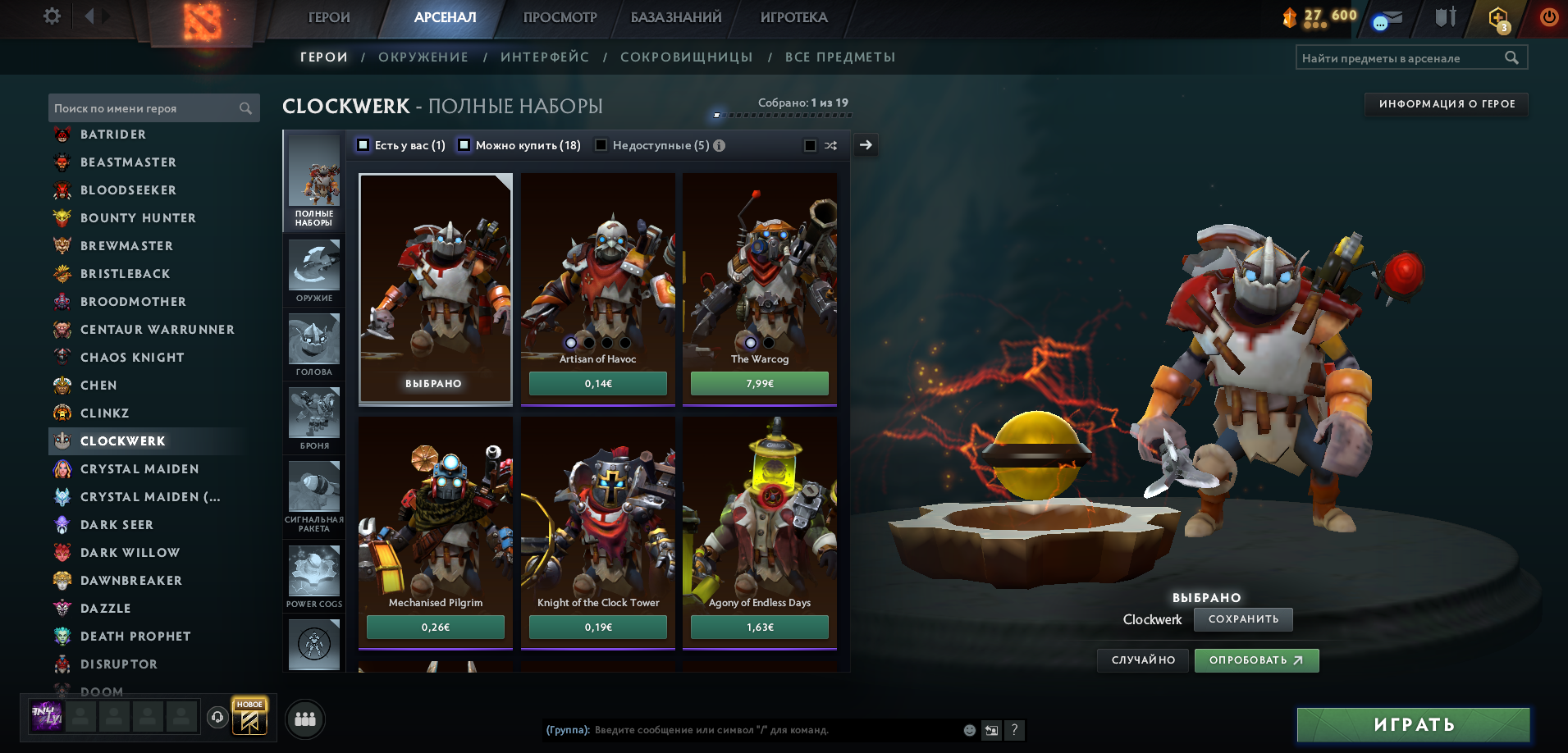Open the friends party icon near the chat bar
The height and width of the screenshot is (753, 1568).
(x=304, y=719)
